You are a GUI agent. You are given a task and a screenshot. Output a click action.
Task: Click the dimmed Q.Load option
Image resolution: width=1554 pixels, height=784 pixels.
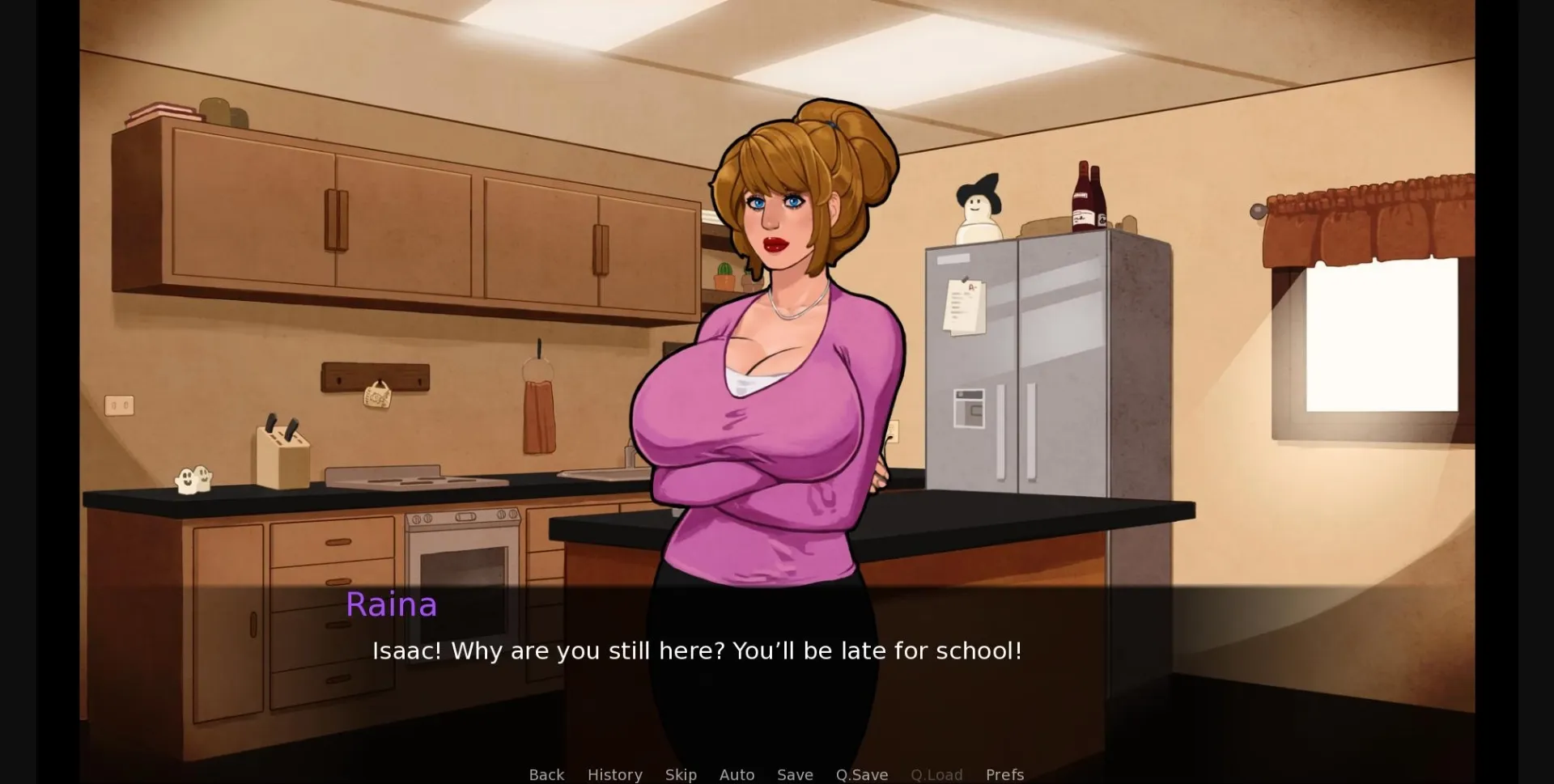[936, 774]
